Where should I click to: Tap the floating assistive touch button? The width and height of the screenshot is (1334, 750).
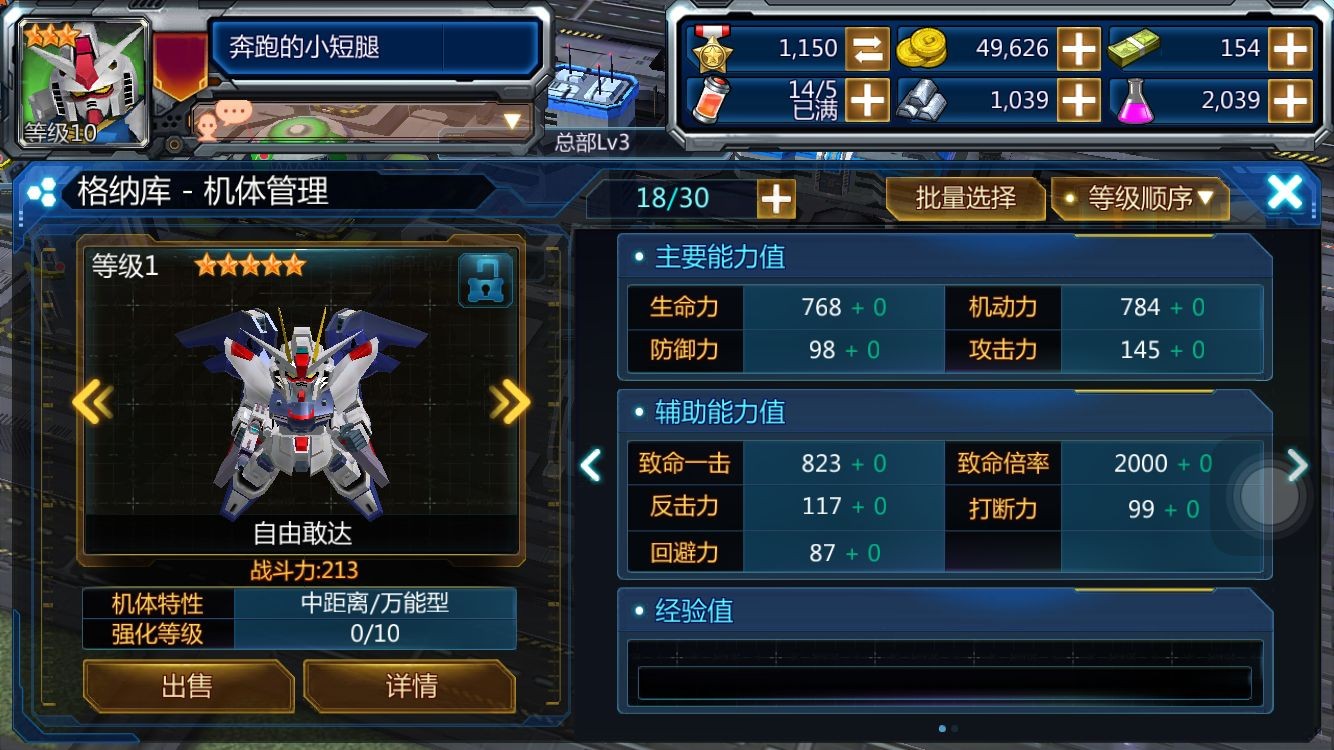click(1267, 496)
